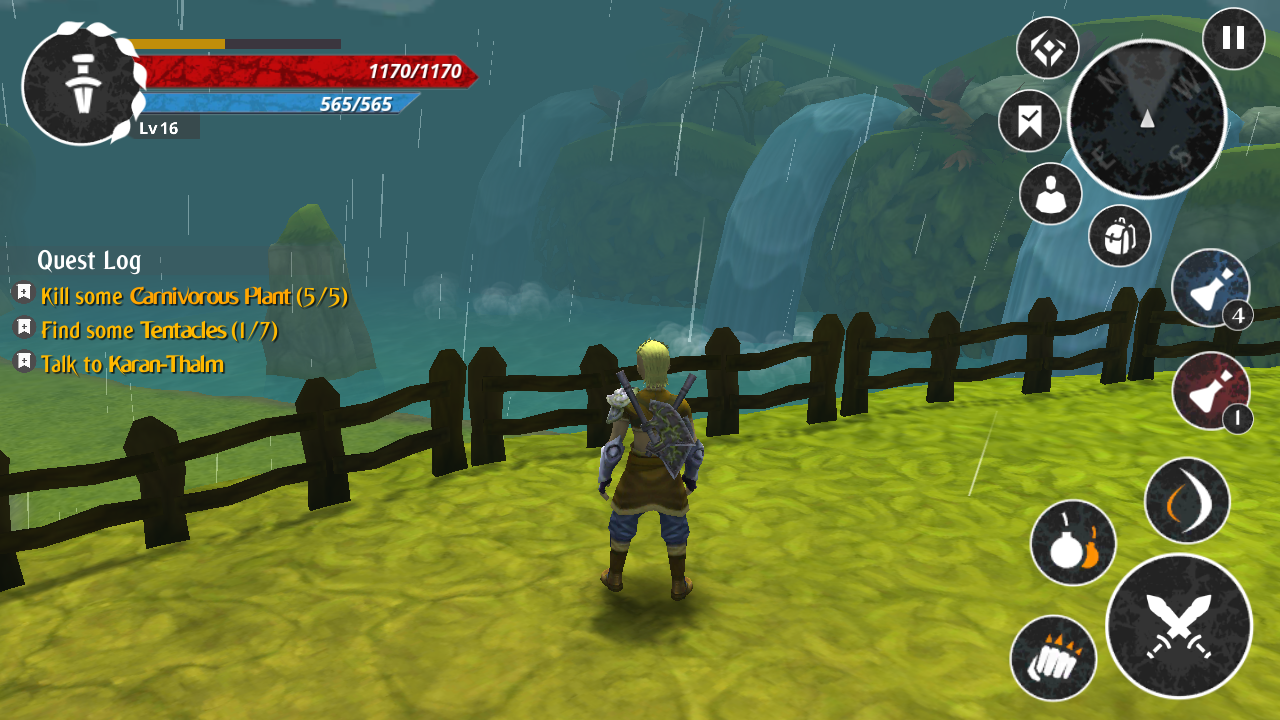Activate the crescent slash skill
The height and width of the screenshot is (720, 1280).
click(1186, 500)
